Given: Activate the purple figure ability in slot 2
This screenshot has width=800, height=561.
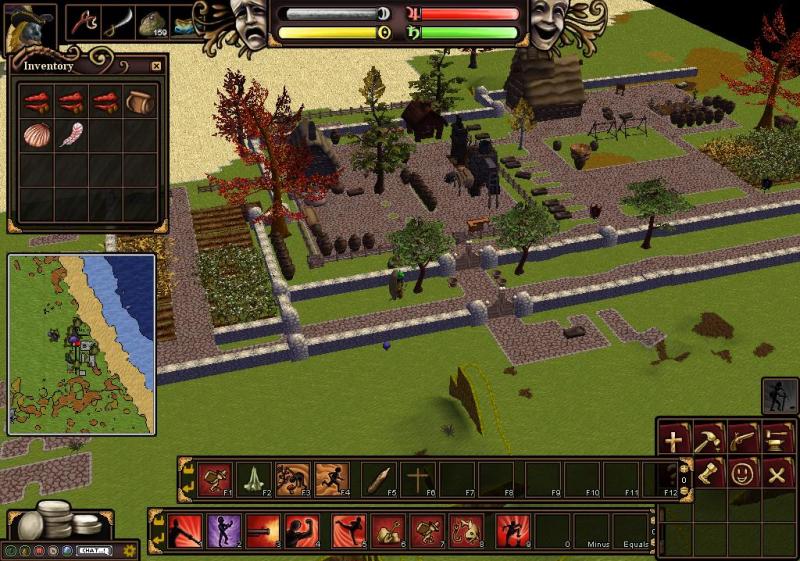Looking at the screenshot, I should (224, 529).
